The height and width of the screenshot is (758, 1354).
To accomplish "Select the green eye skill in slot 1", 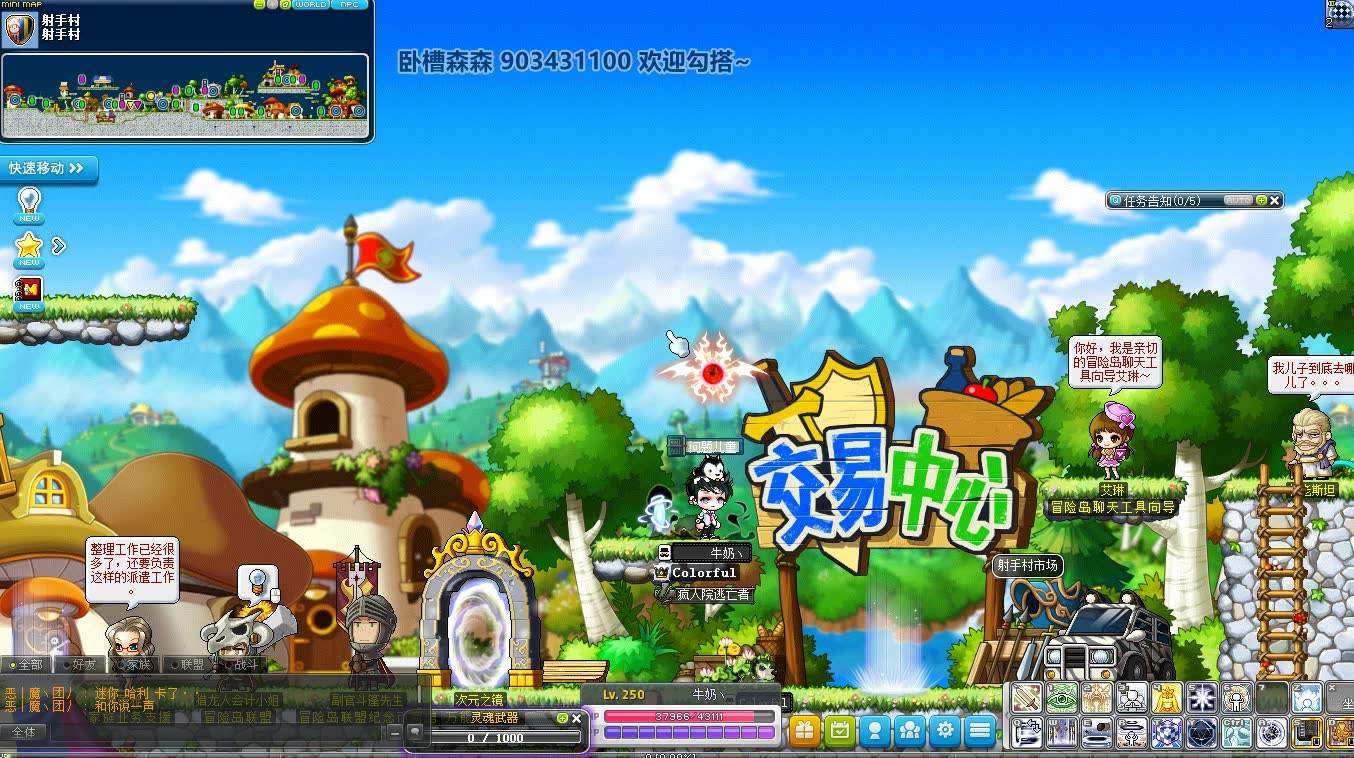I will point(1063,697).
